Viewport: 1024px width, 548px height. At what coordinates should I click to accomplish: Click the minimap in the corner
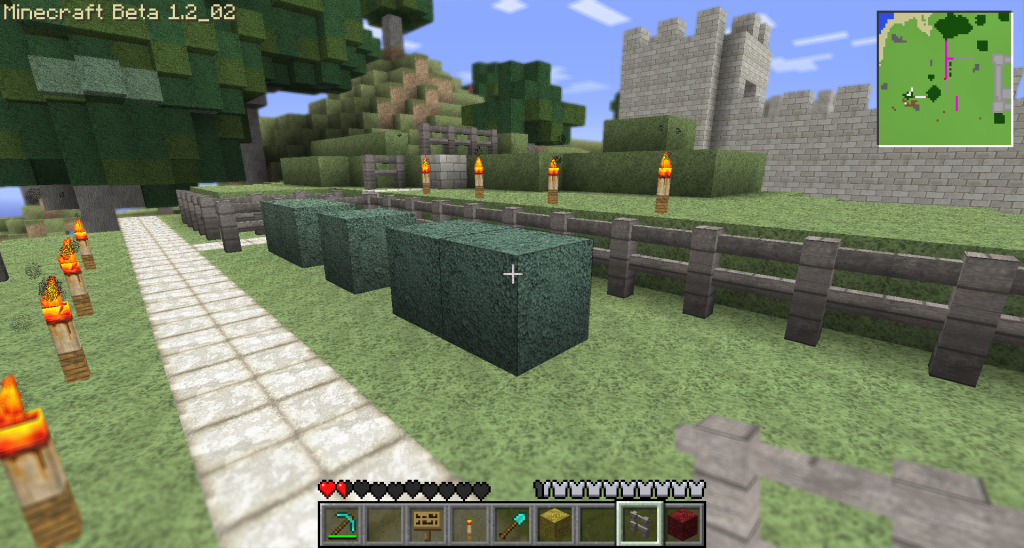[x=945, y=79]
